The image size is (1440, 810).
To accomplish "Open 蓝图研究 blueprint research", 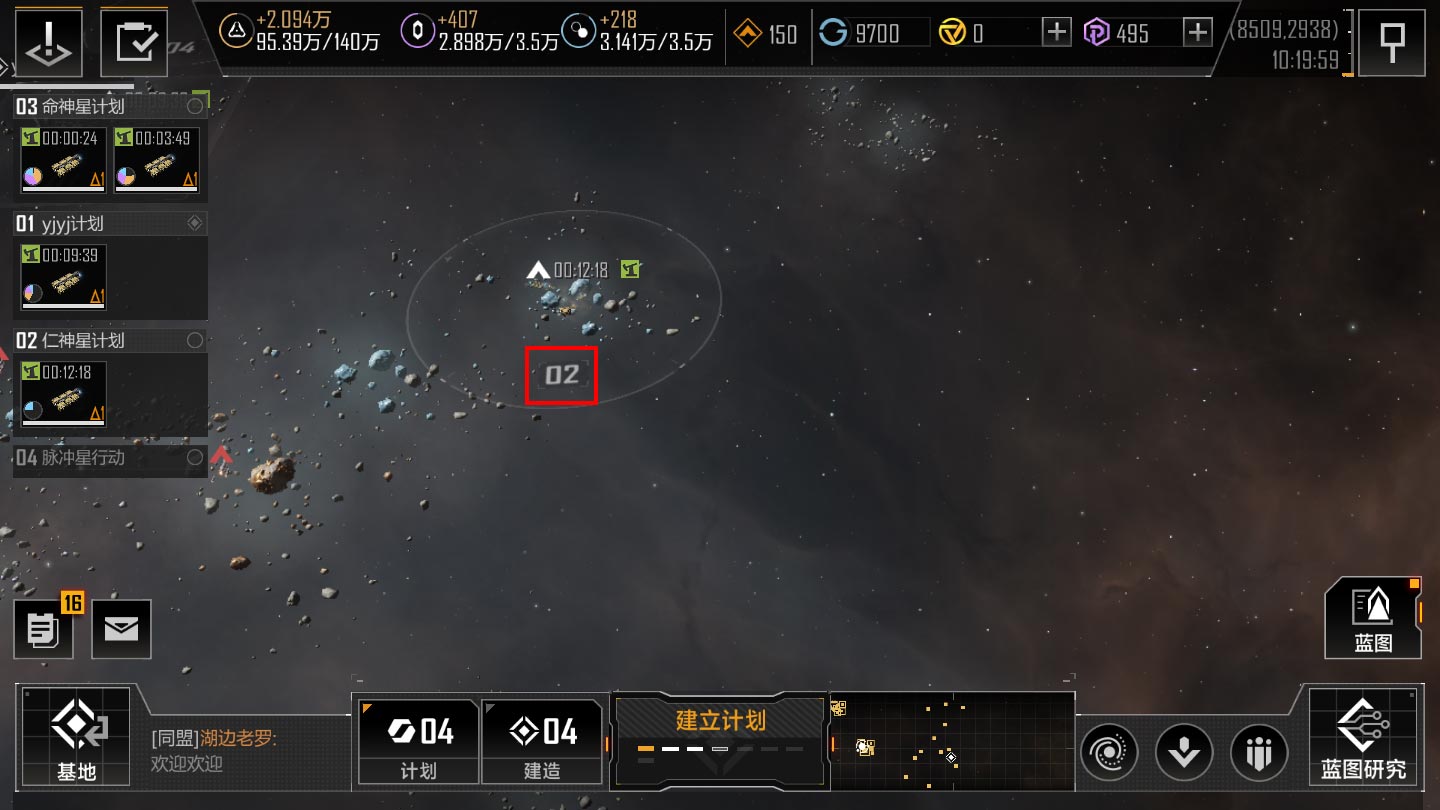I will coord(1365,740).
